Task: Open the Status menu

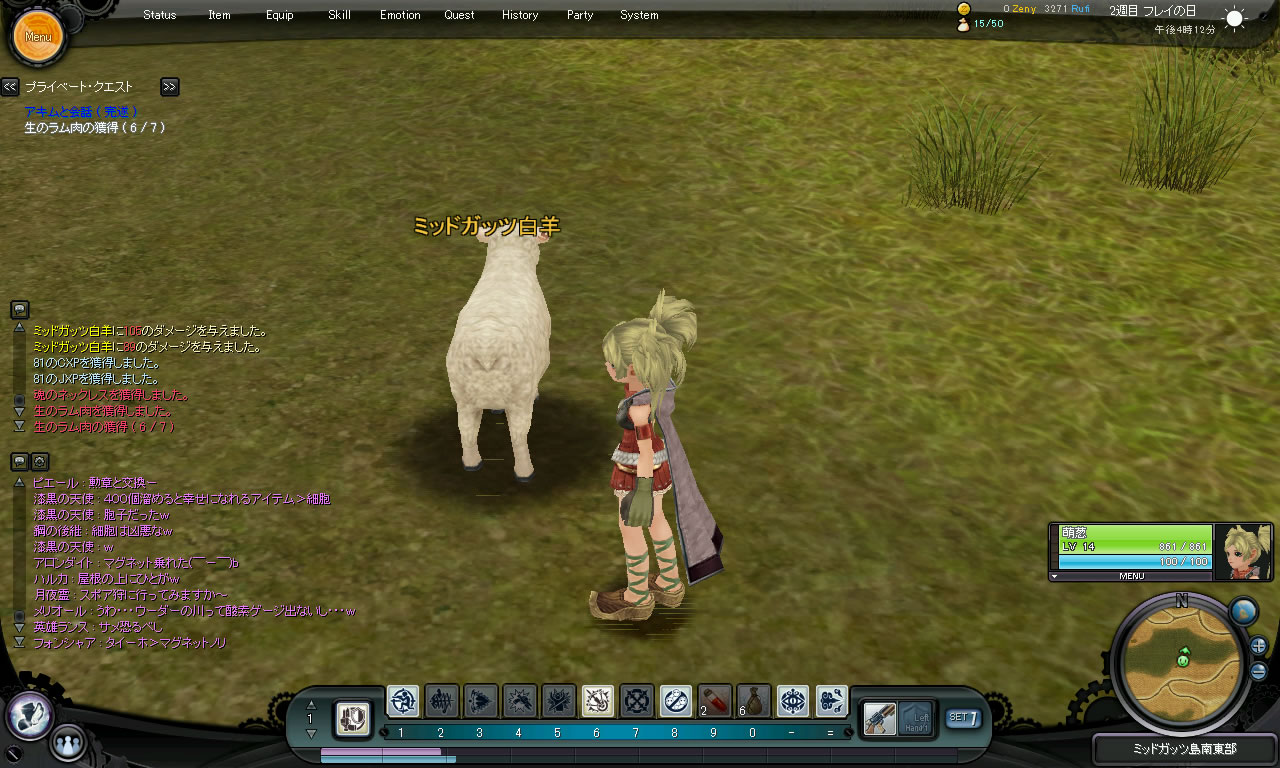Action: (x=160, y=15)
